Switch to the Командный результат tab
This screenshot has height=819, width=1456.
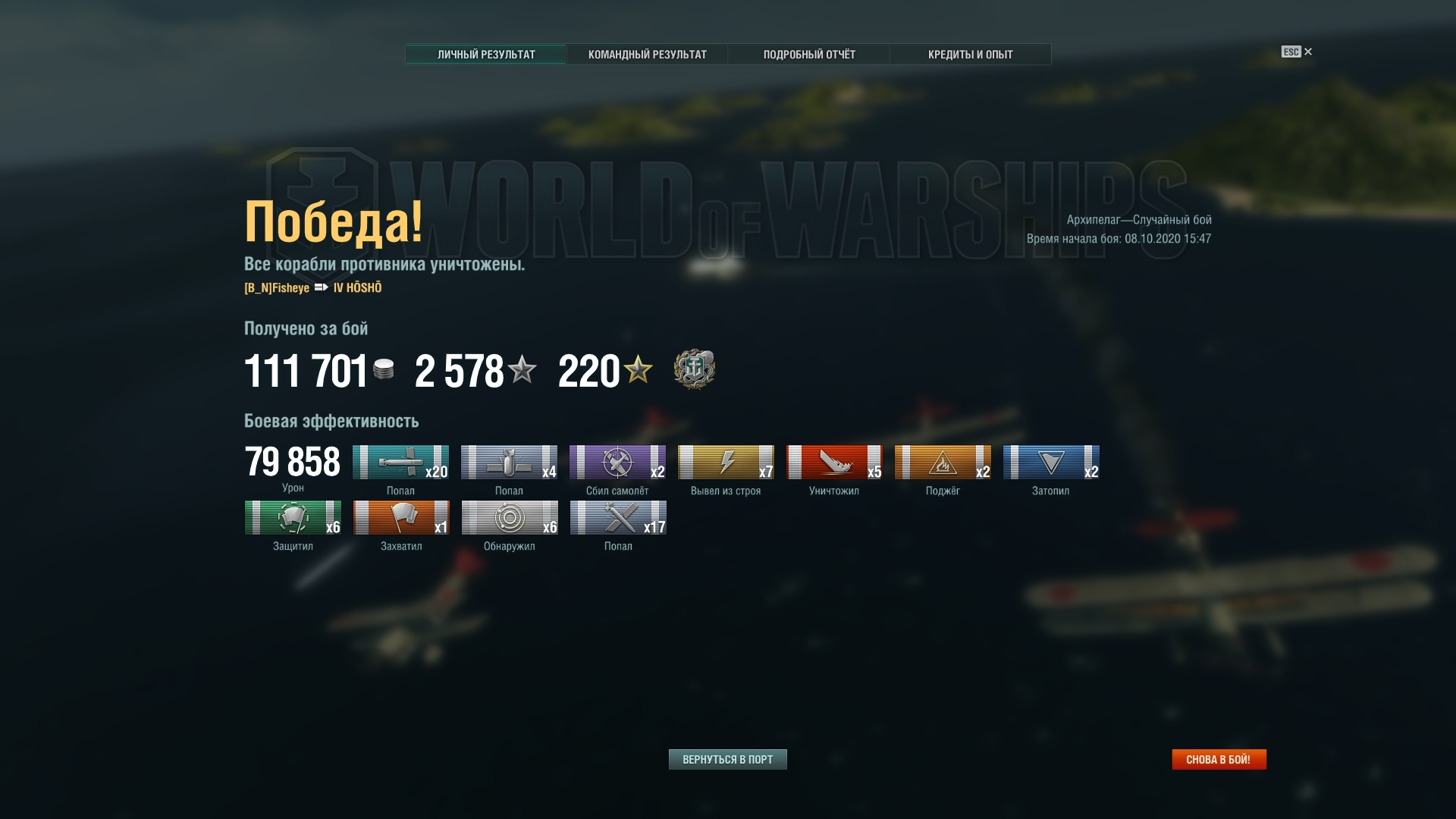coord(647,55)
